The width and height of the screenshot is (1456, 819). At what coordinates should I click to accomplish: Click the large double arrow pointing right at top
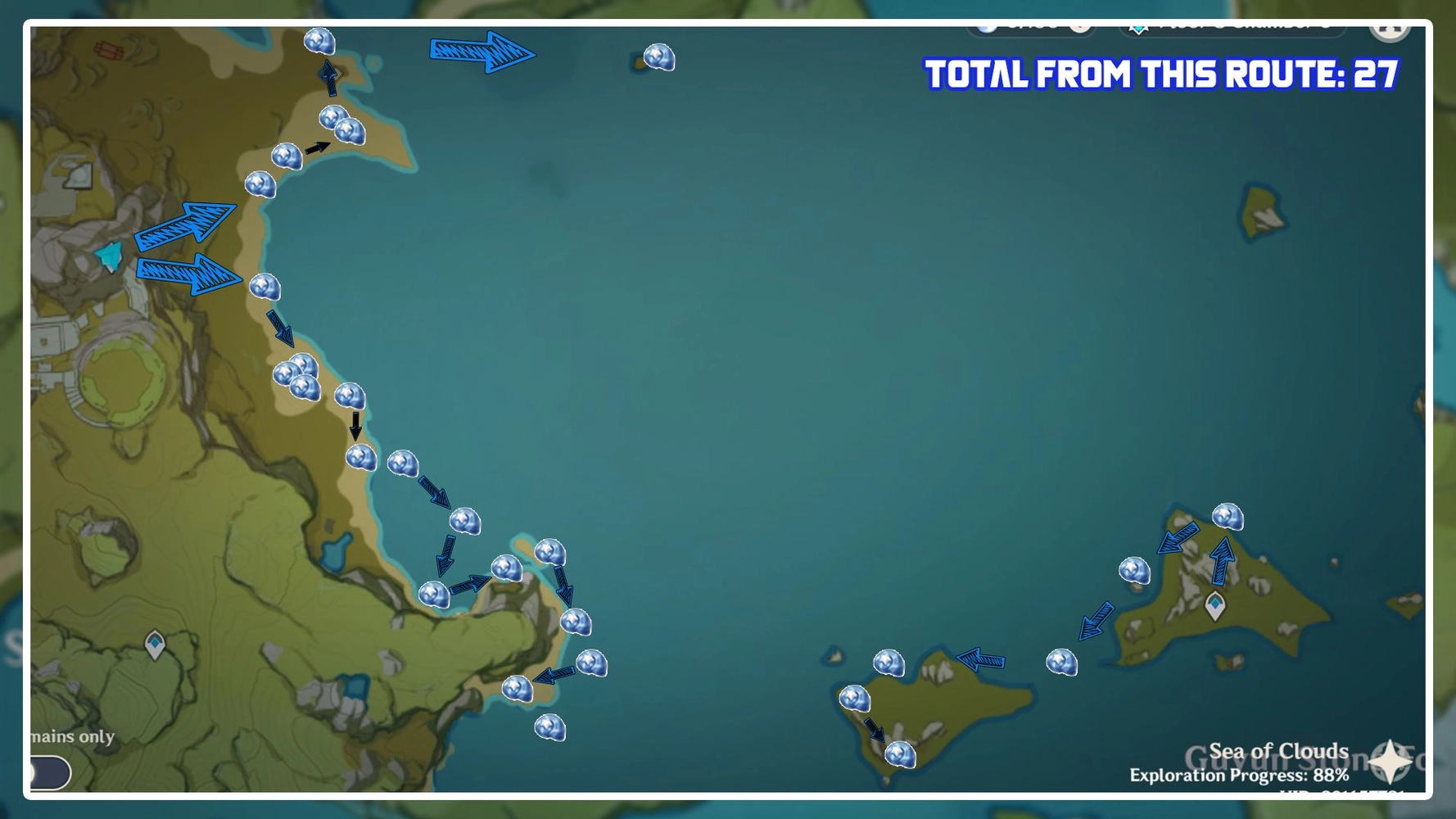482,52
